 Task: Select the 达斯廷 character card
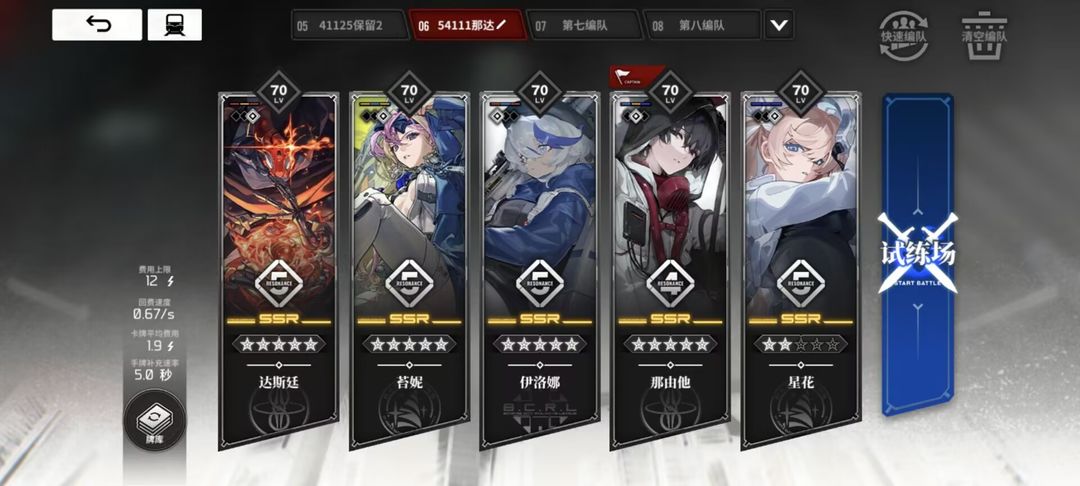278,270
